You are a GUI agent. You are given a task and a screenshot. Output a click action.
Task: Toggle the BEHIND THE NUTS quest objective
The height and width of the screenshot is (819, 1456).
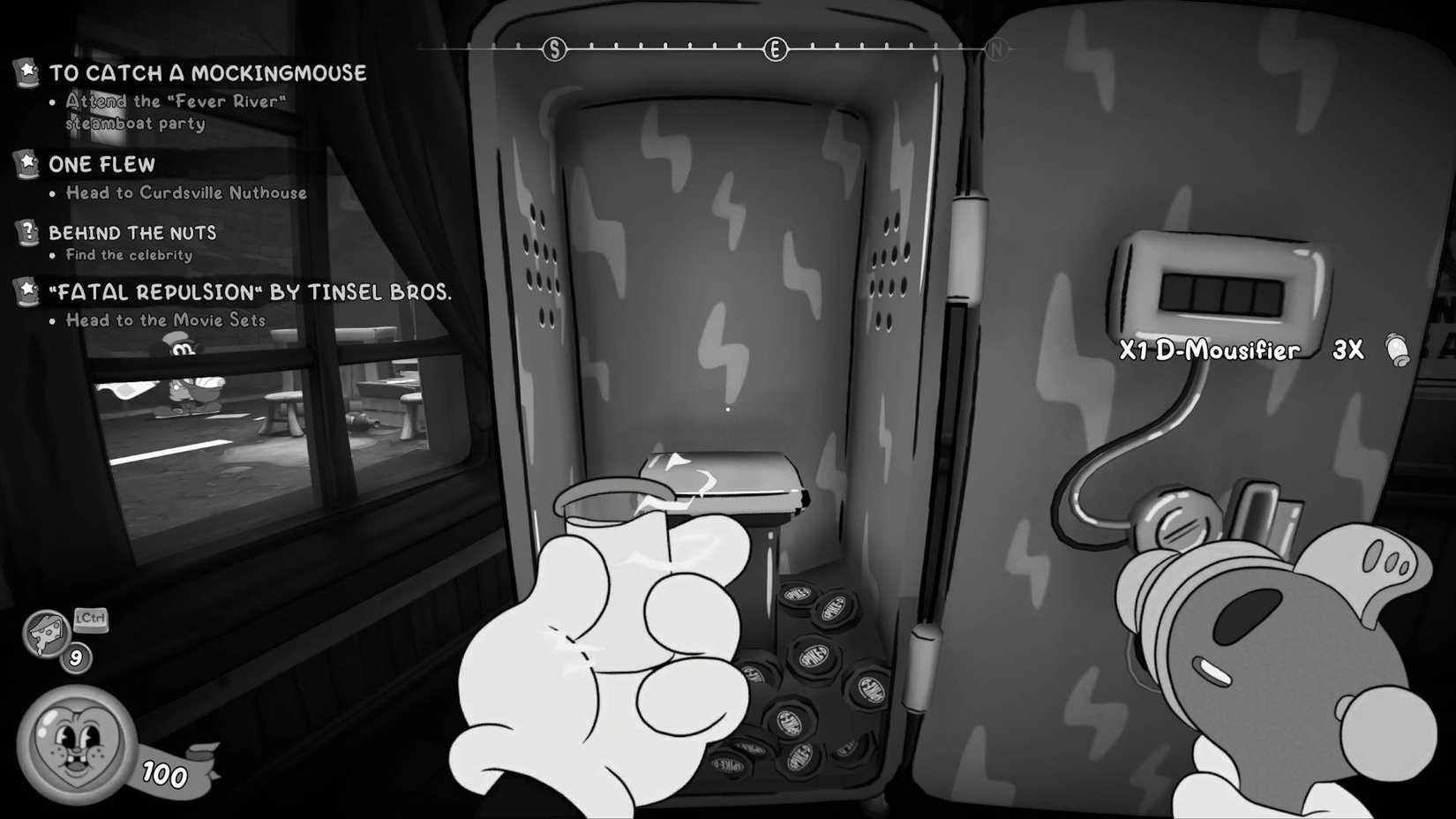point(132,232)
